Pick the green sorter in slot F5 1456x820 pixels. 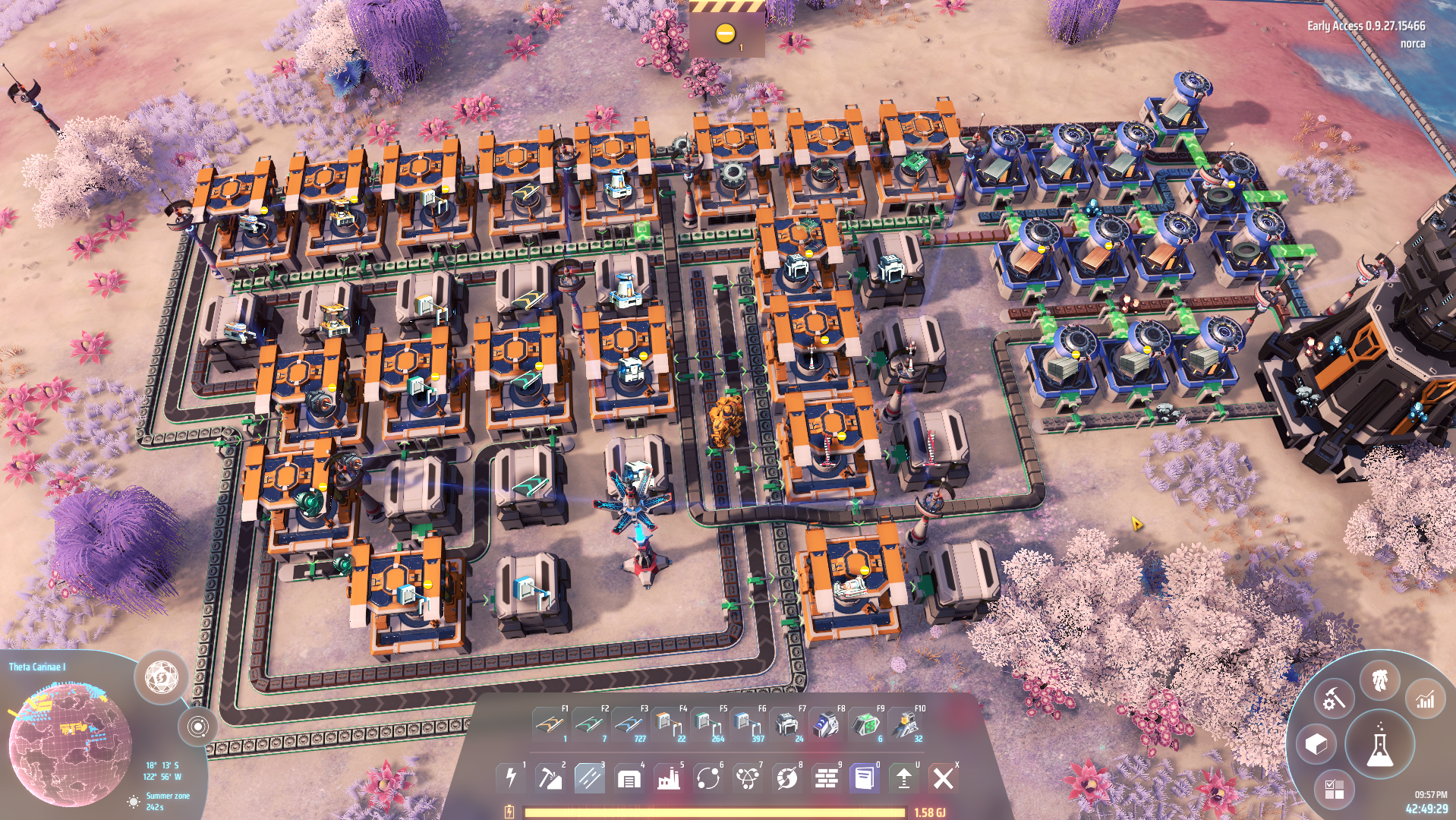pyautogui.click(x=707, y=724)
